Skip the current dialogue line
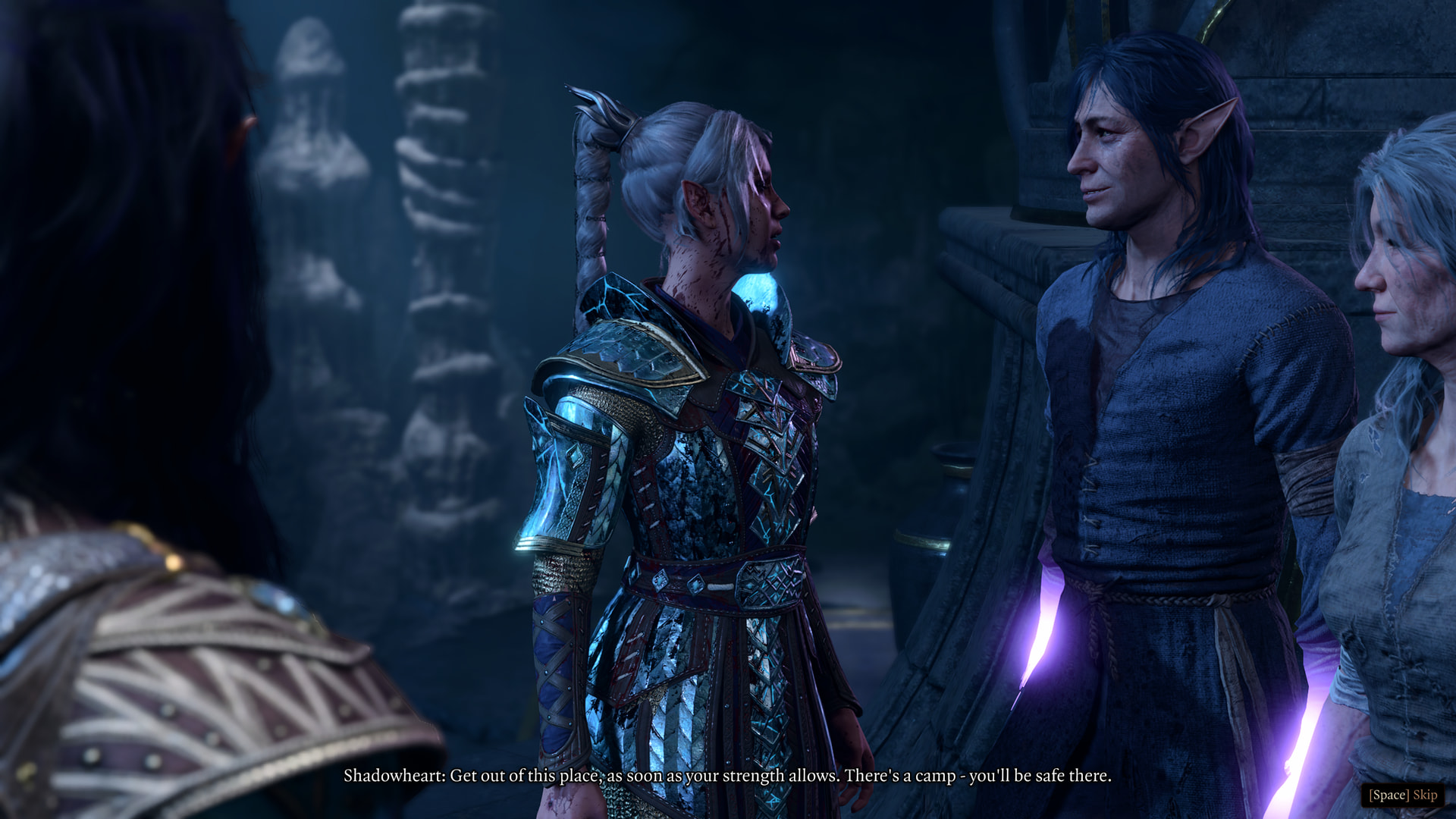Screen dimensions: 1456x819 [x=1403, y=795]
